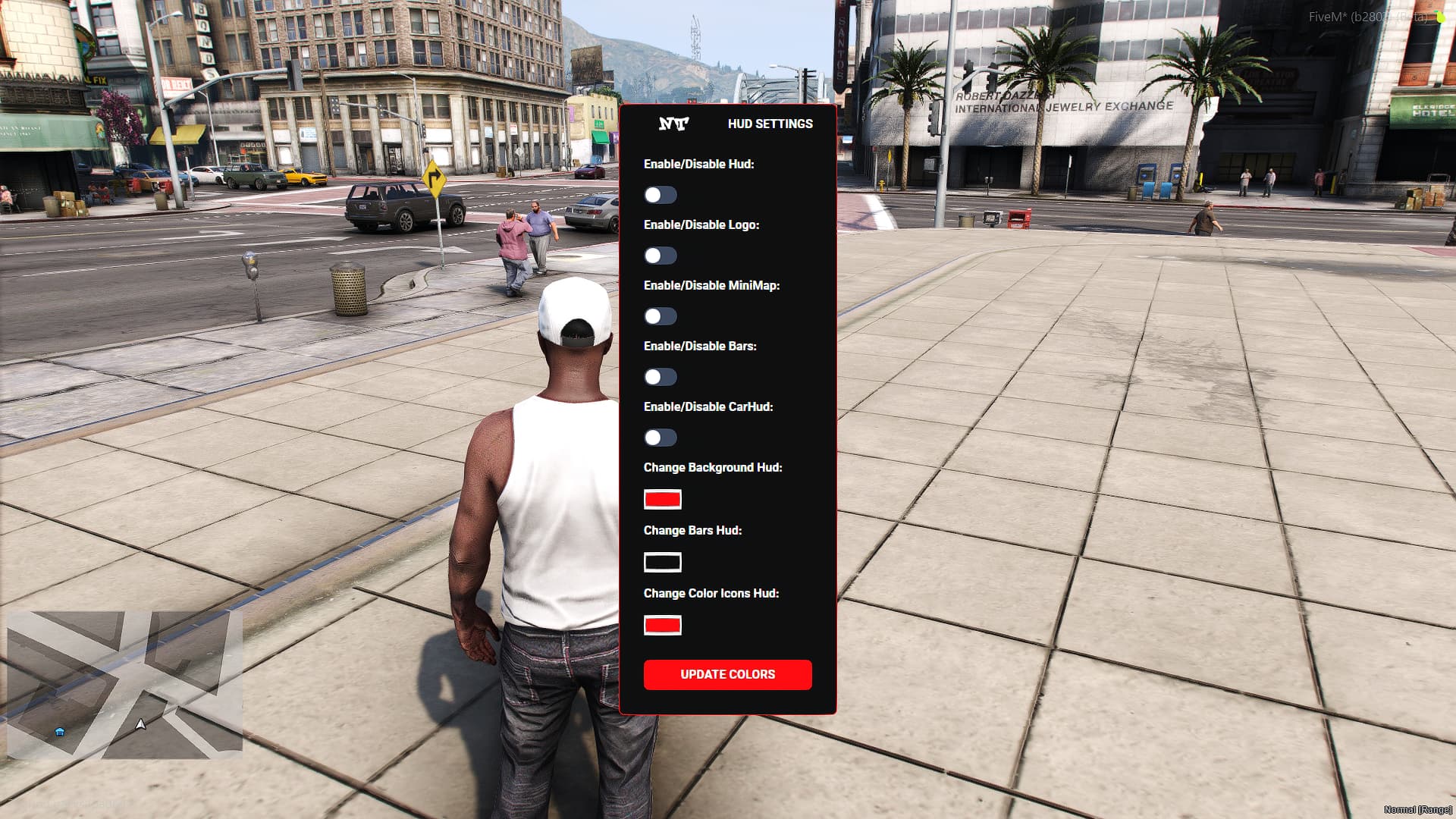
Task: Open the red Change Background Hud color swatch
Action: tap(662, 499)
